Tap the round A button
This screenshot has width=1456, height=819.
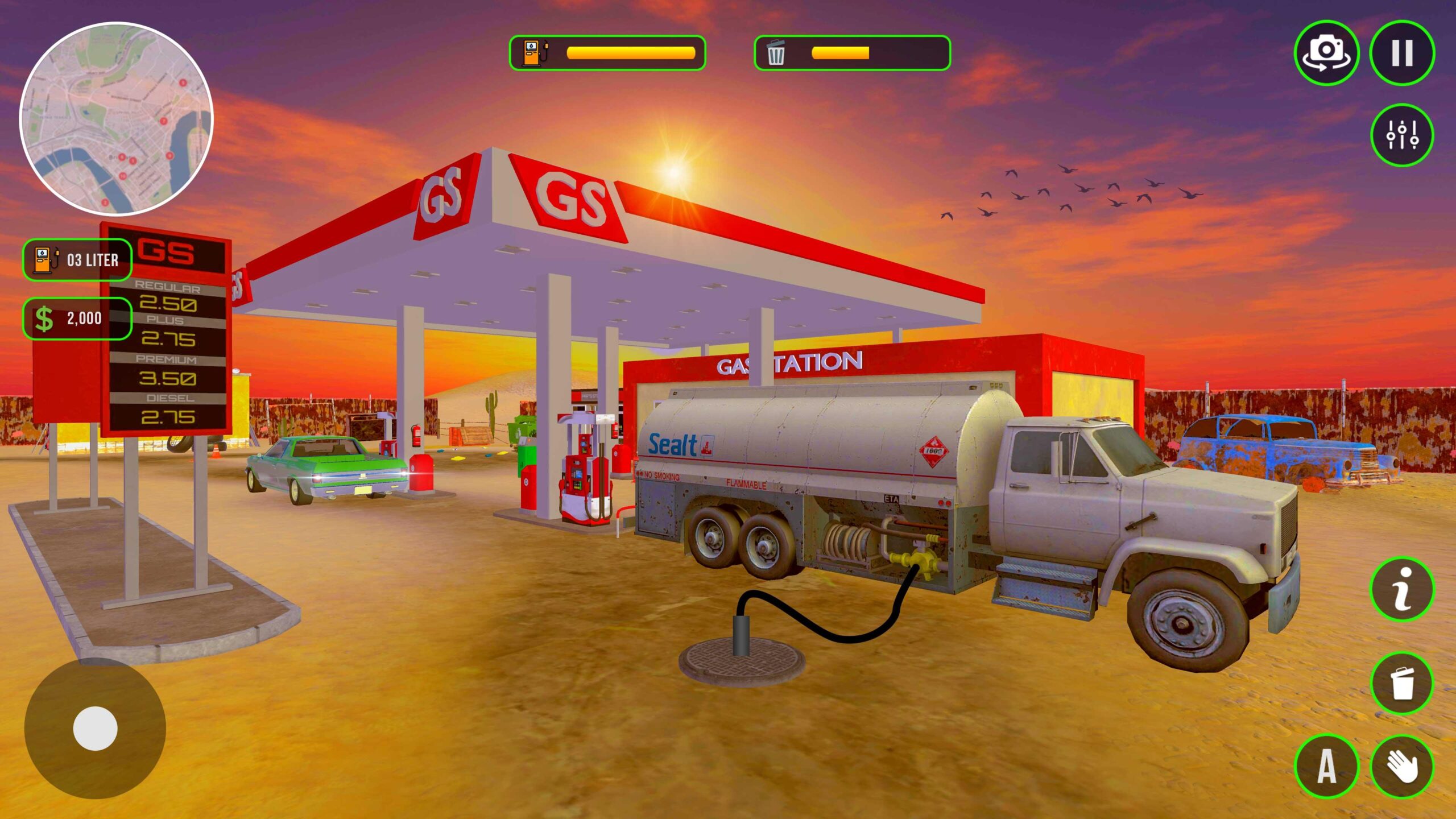click(1326, 766)
